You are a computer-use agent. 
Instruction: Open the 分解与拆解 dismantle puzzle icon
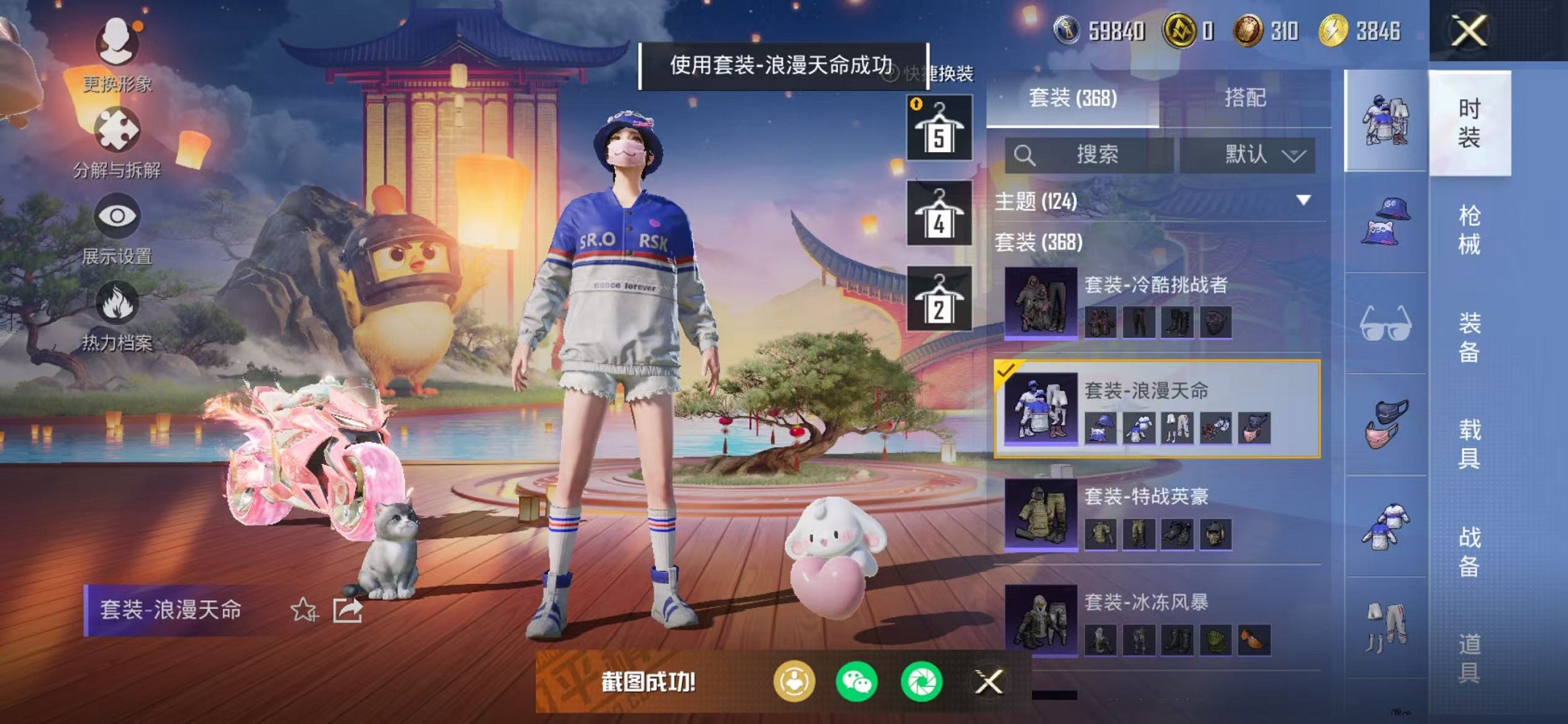point(117,130)
